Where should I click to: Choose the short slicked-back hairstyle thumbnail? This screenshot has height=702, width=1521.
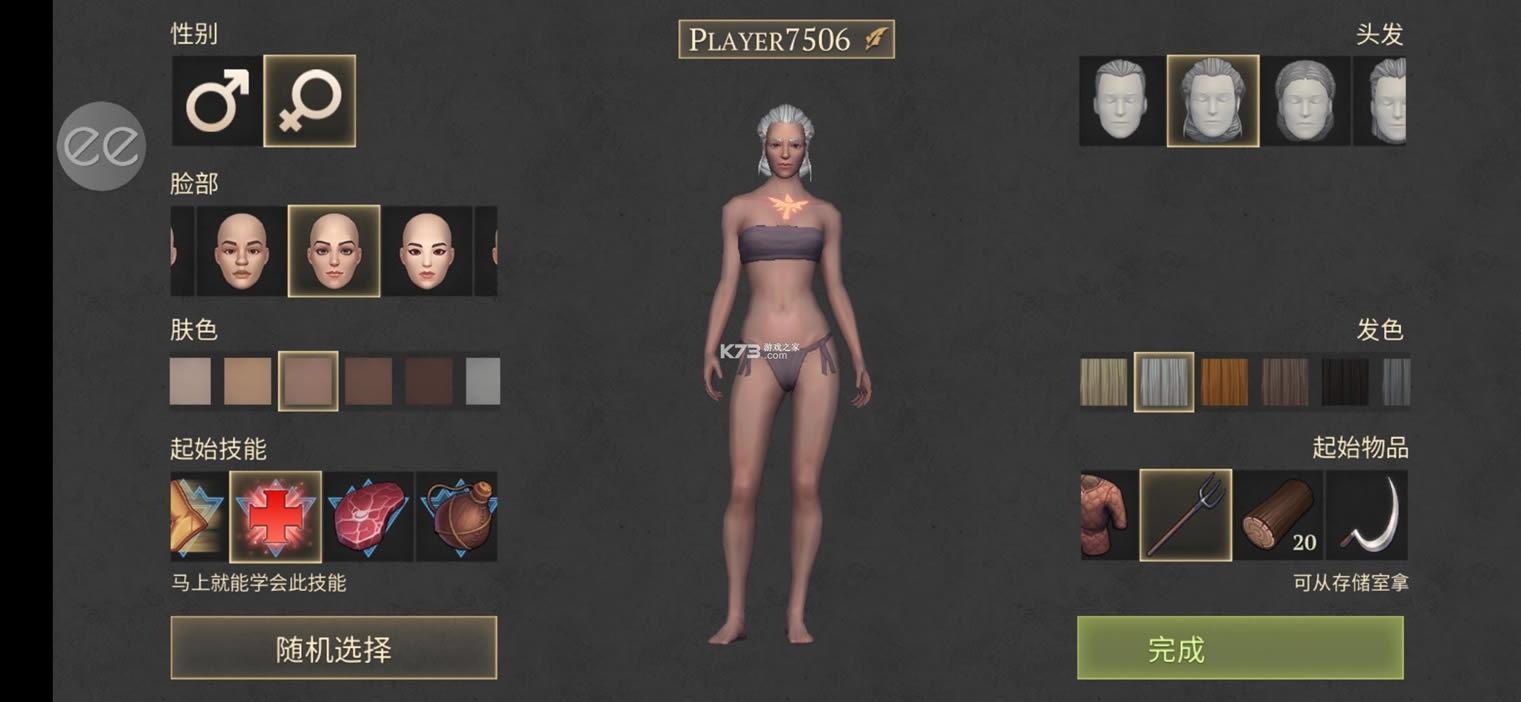click(x=1121, y=101)
